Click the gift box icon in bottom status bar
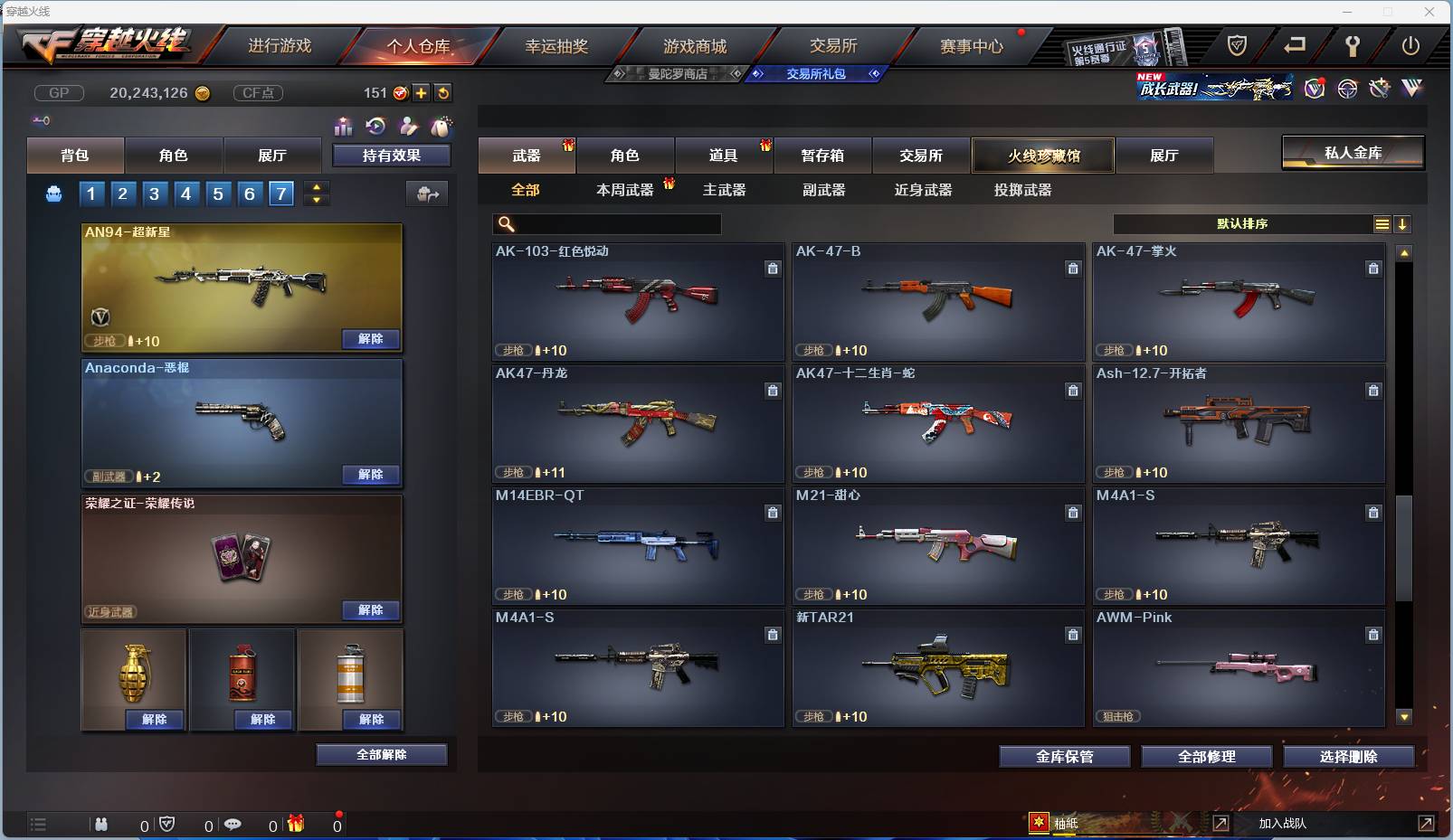The image size is (1453, 840). tap(295, 824)
